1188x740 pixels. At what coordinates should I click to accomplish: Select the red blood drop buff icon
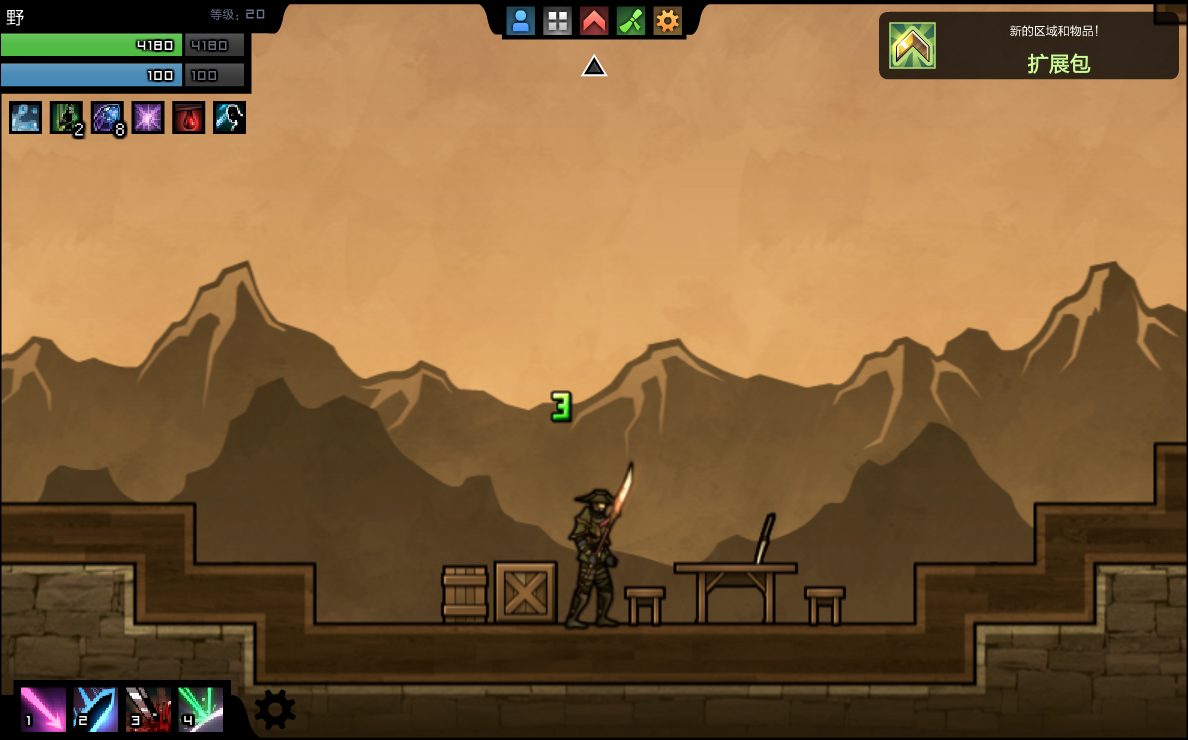click(189, 118)
